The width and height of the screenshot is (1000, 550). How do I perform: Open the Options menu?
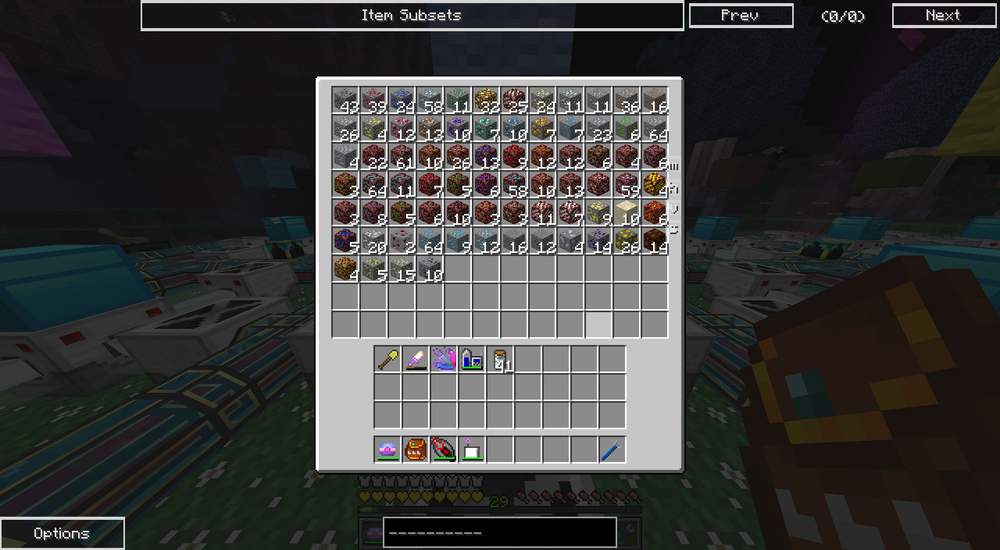62,533
